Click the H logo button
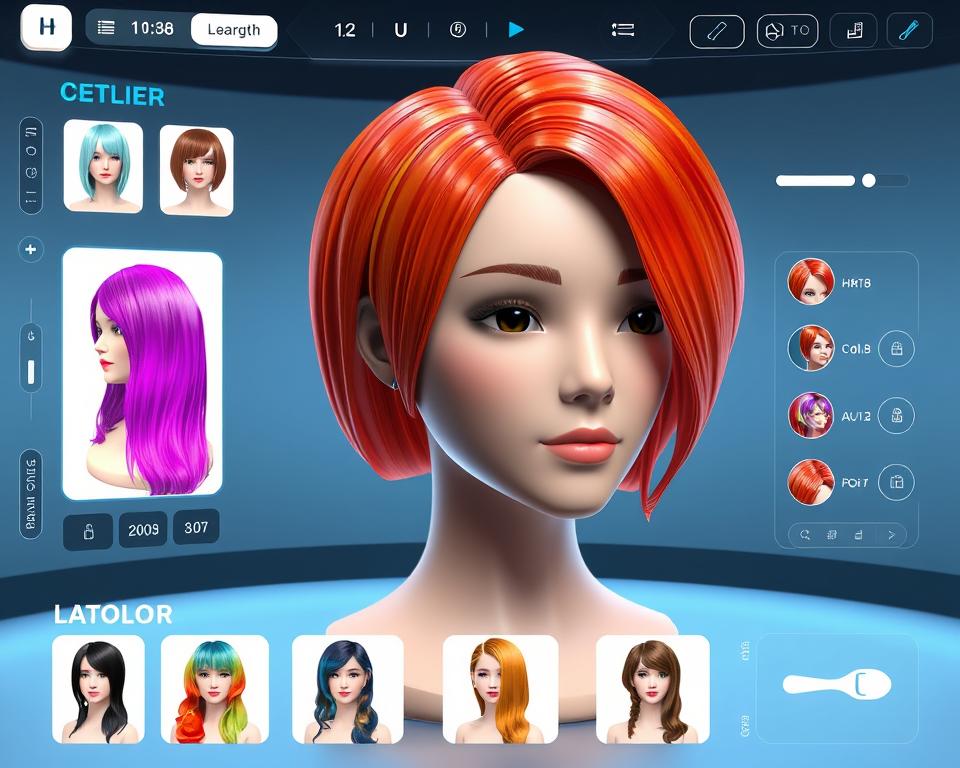 (46, 27)
